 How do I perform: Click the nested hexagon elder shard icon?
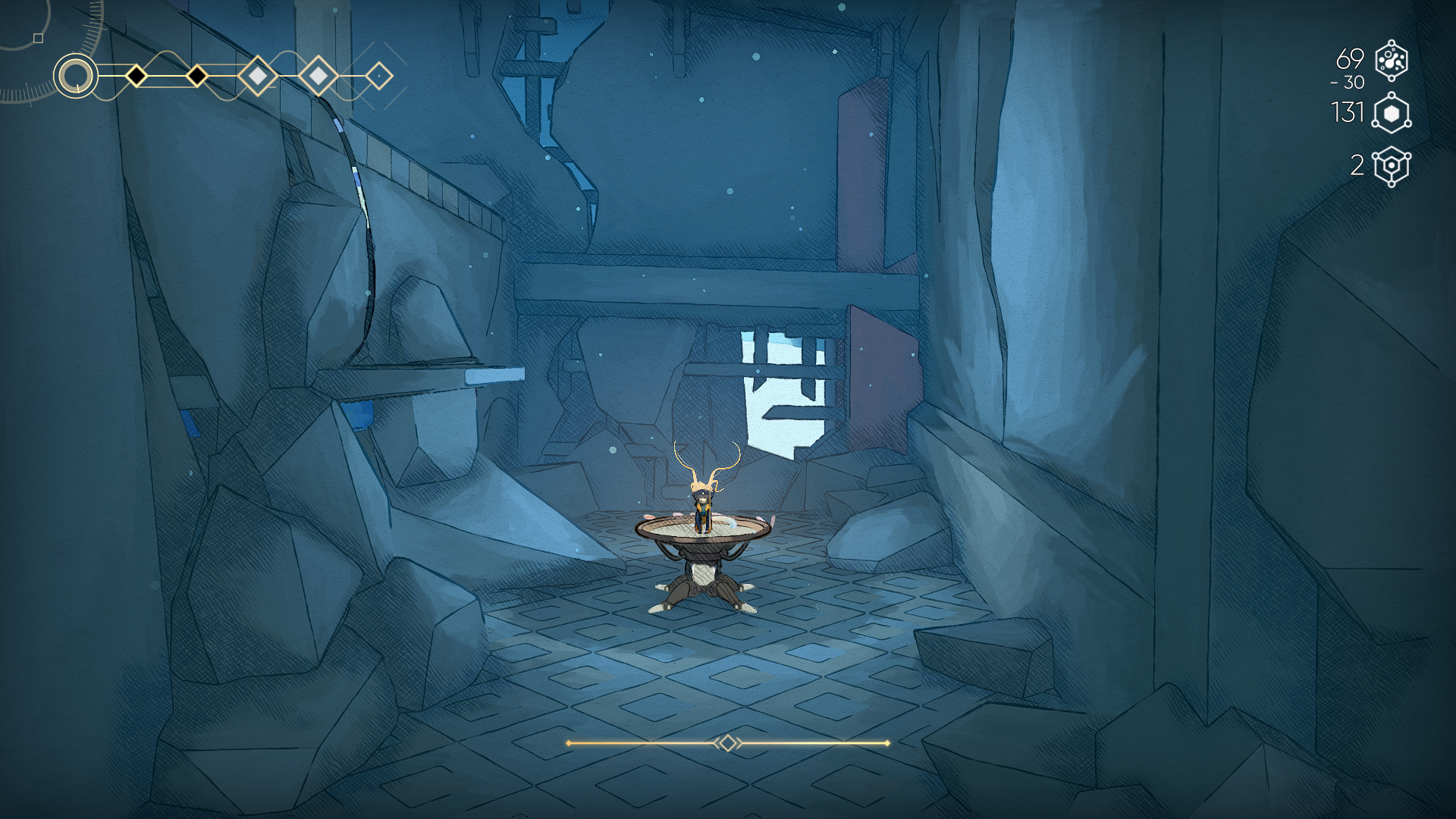coord(1392,166)
